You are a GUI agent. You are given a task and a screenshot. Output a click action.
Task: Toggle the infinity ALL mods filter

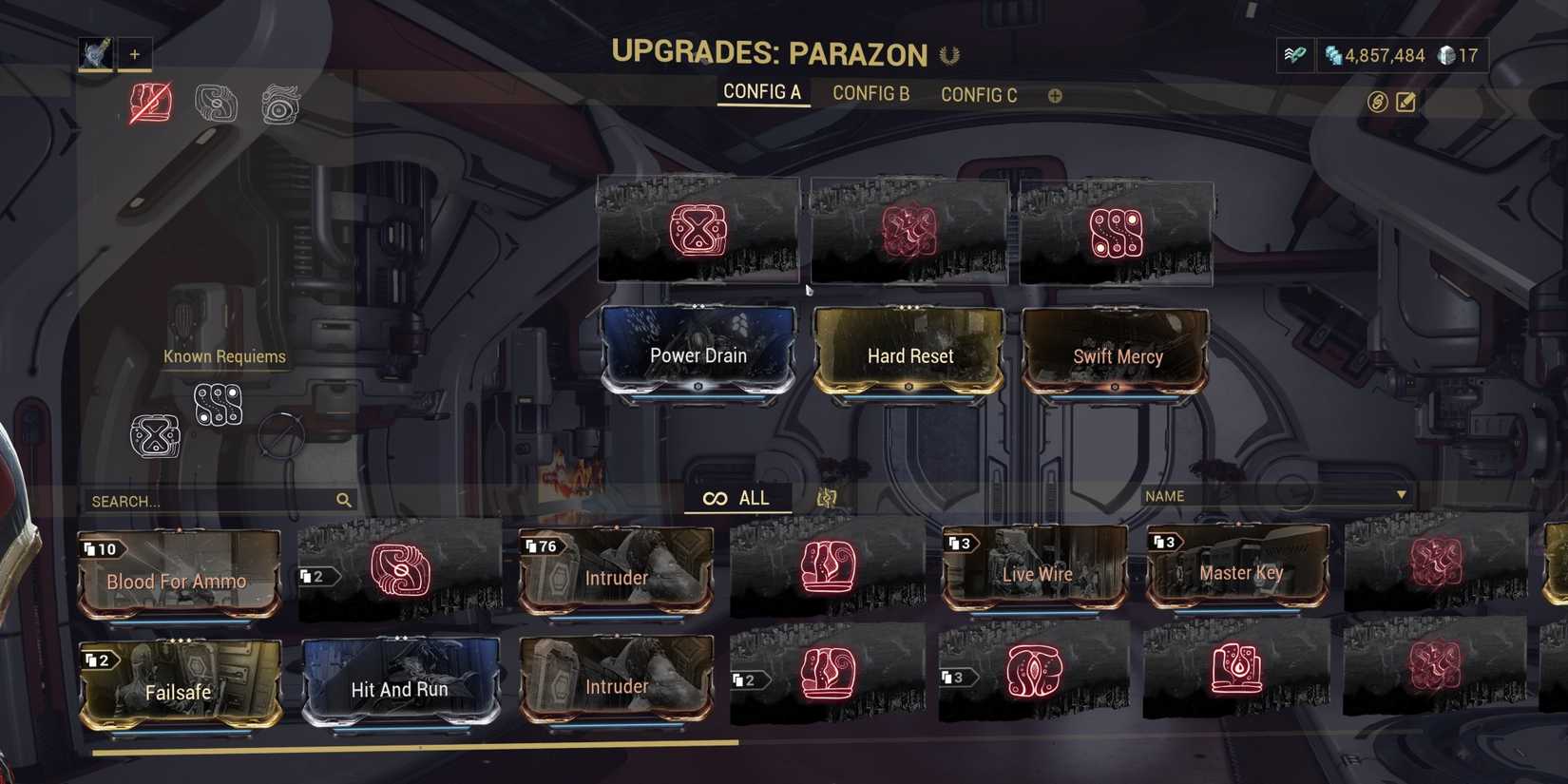[738, 497]
